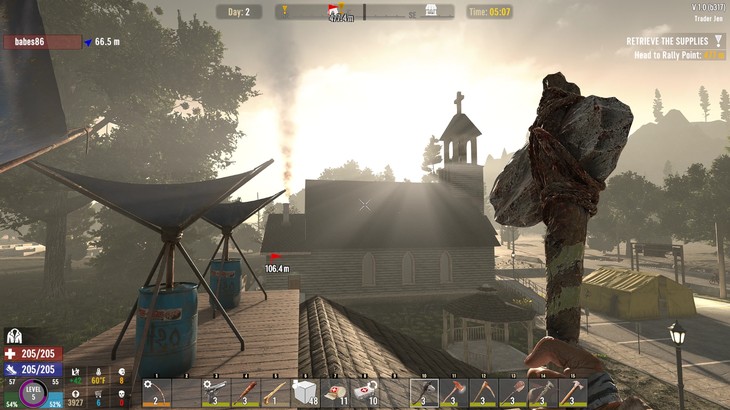The width and height of the screenshot is (730, 410).
Task: Select the first aid kit slot
Action: 365,391
